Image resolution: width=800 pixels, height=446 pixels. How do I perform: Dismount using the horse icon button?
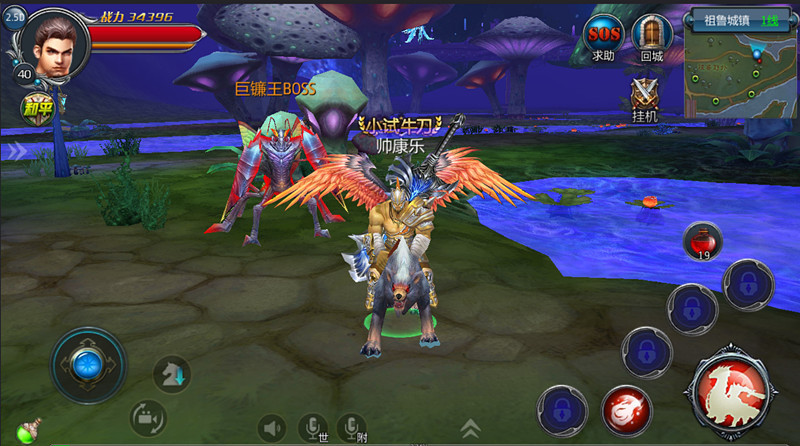171,373
